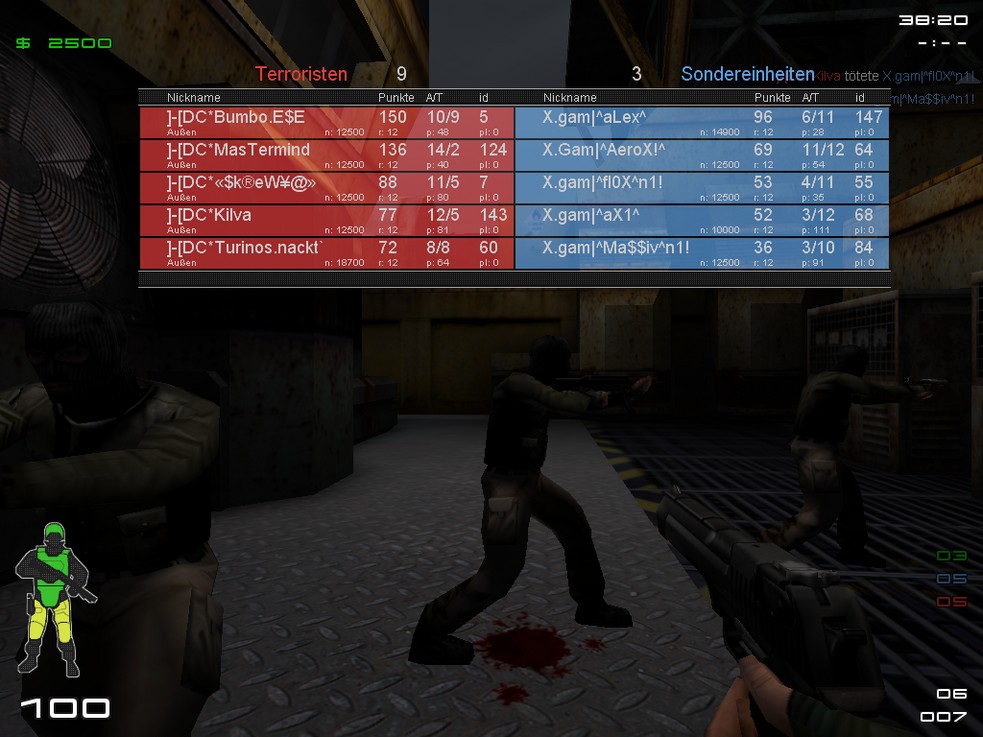Click player X.gam|^fl0X^n1! in the list
Screen dimensions: 983x737
[x=701, y=187]
